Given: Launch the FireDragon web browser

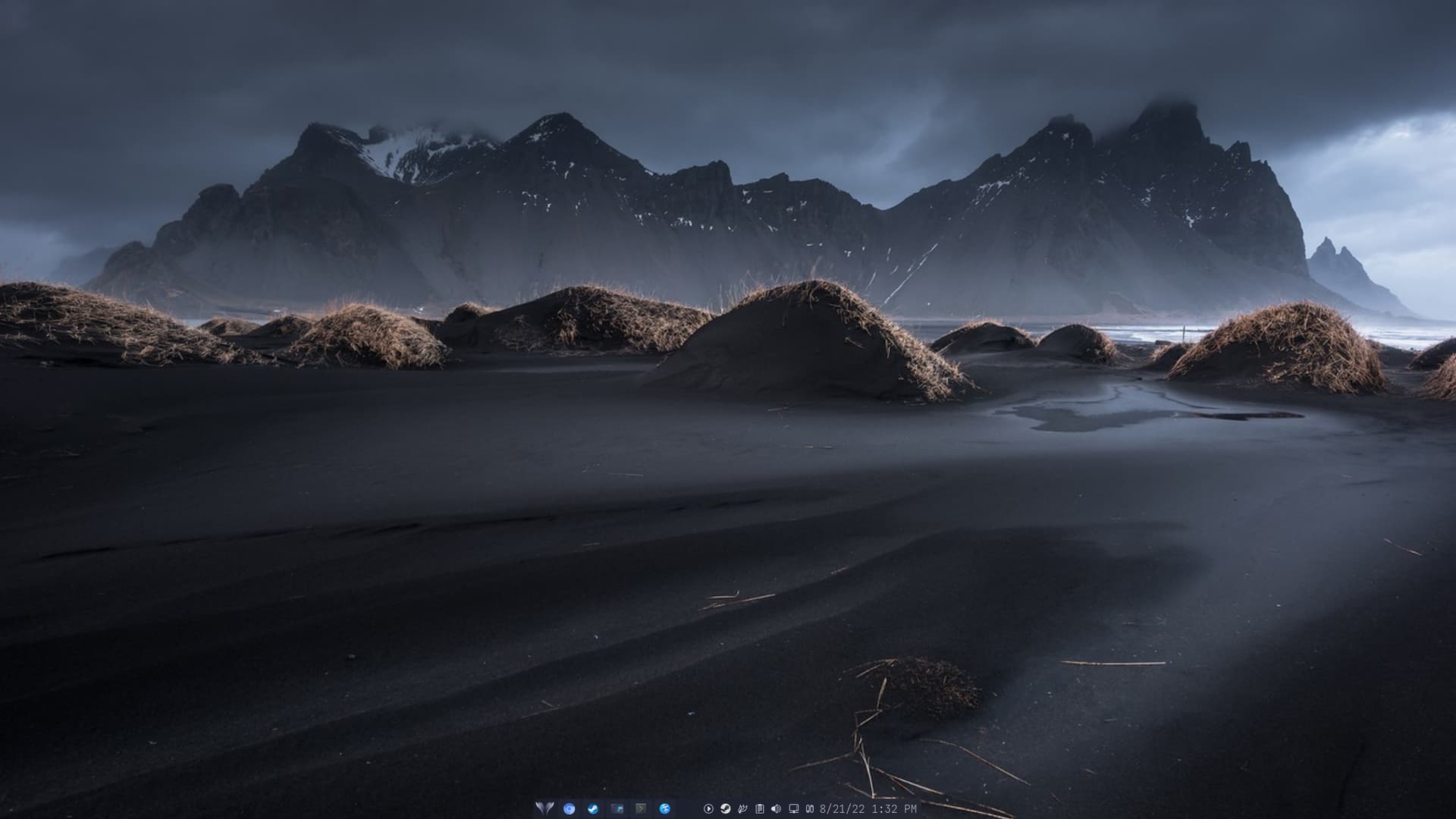Looking at the screenshot, I should (x=664, y=808).
